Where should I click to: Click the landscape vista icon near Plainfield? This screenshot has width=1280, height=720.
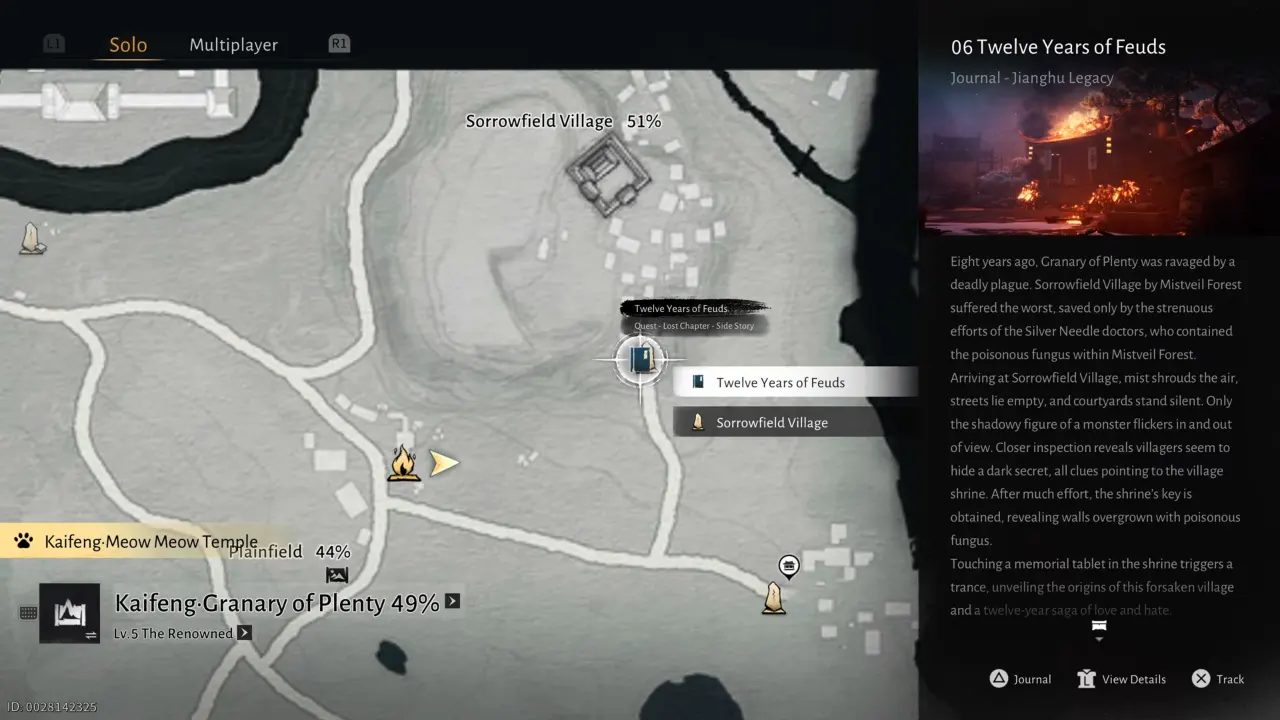pos(337,575)
